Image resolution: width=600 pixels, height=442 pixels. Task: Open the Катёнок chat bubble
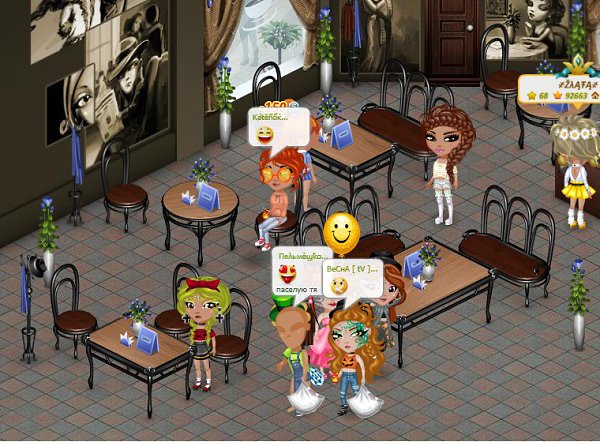point(278,127)
